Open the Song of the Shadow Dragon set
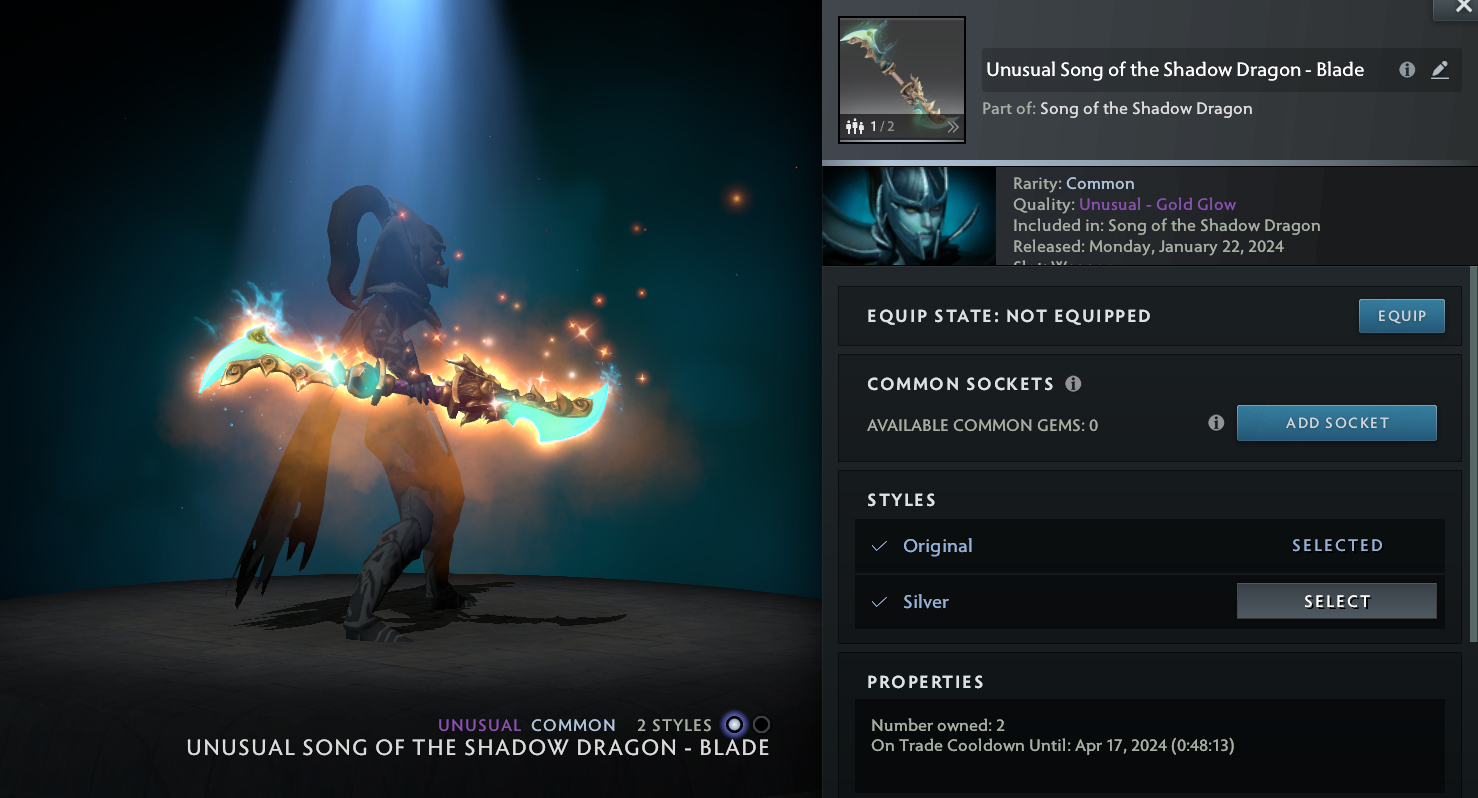This screenshot has width=1478, height=798. click(x=1146, y=108)
